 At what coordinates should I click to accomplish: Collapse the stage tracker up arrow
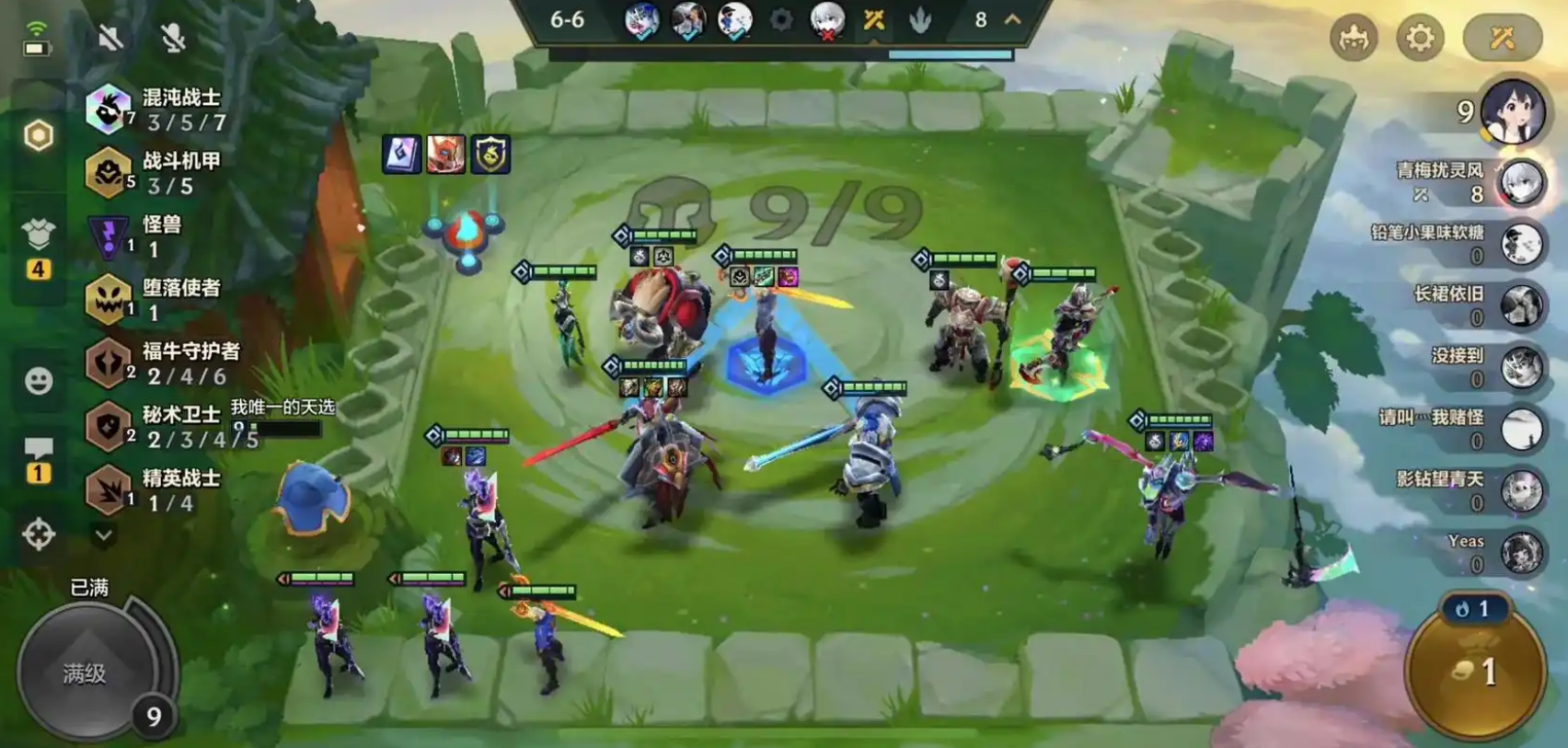pos(1013,19)
